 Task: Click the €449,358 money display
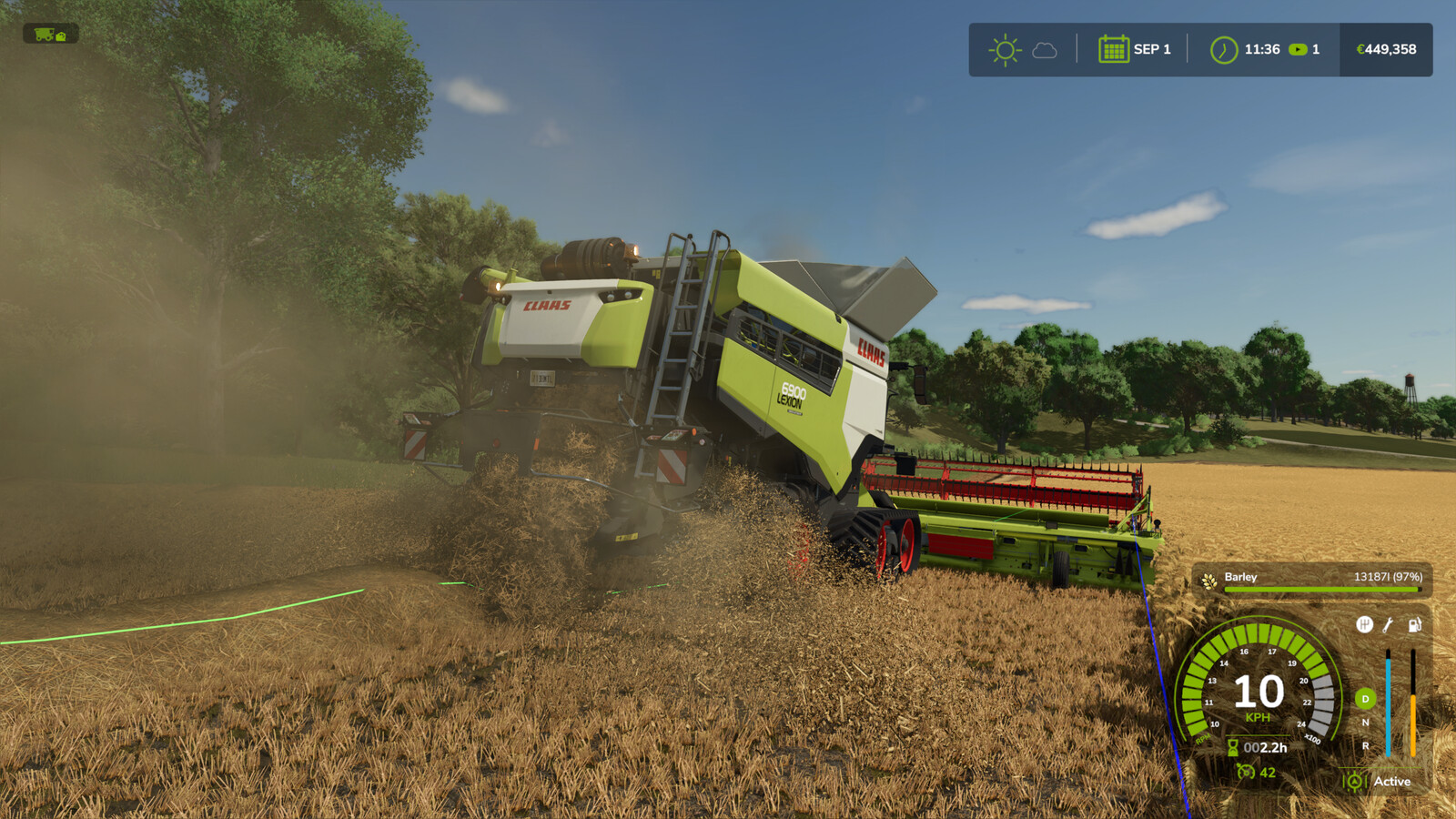tap(1387, 48)
